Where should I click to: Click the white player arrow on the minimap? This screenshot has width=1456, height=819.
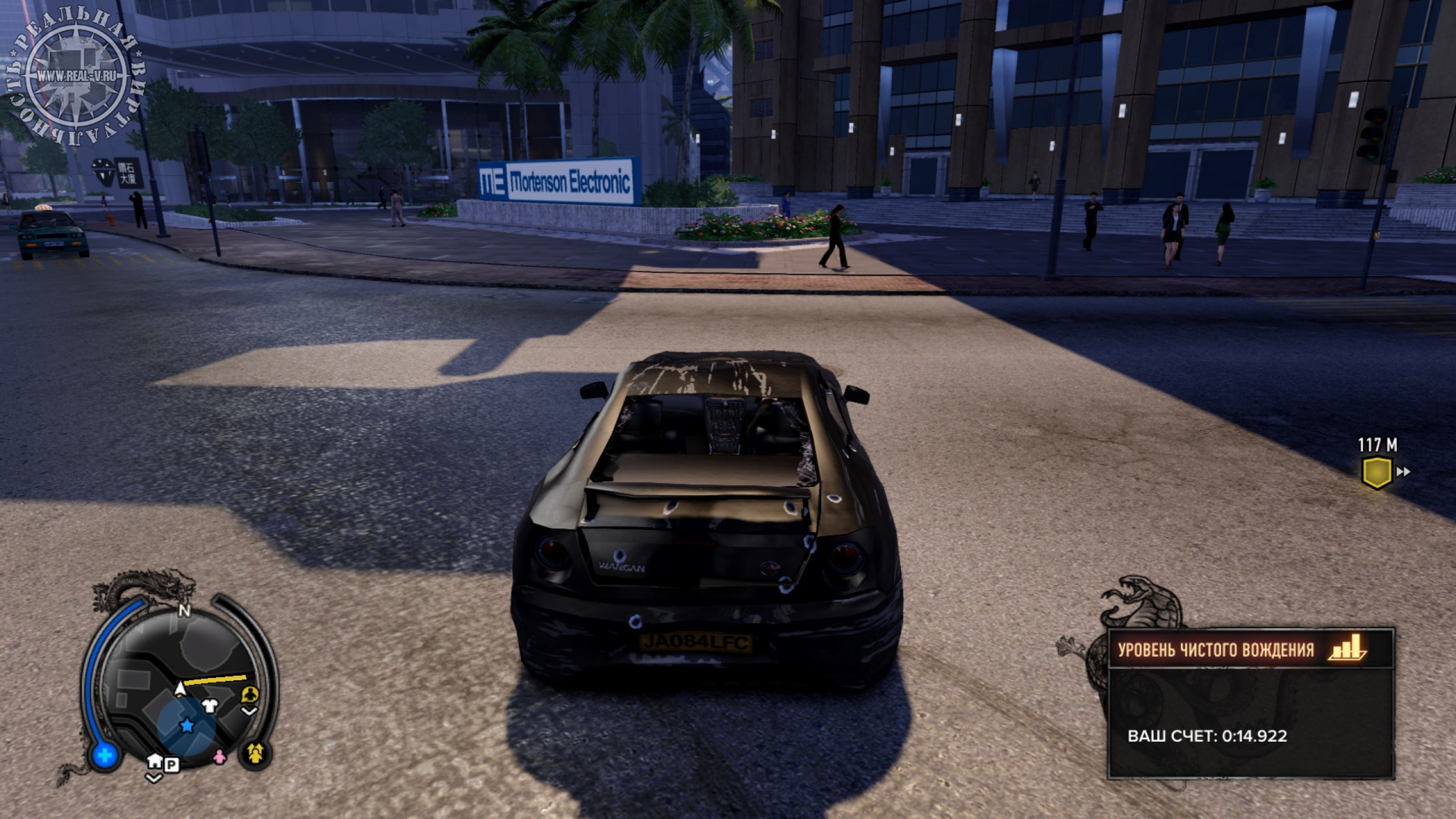click(x=180, y=689)
